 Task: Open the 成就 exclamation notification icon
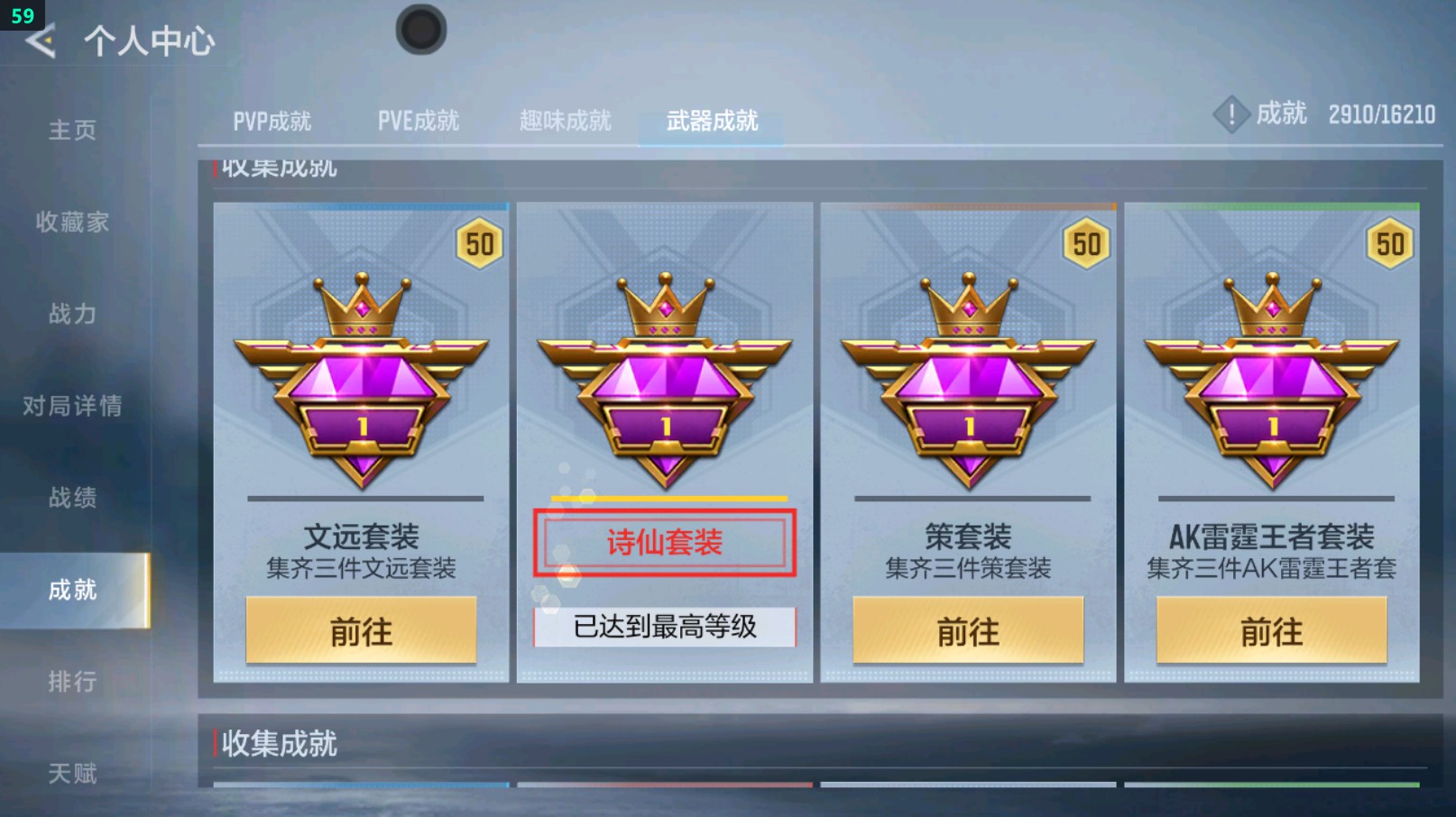coord(1232,115)
